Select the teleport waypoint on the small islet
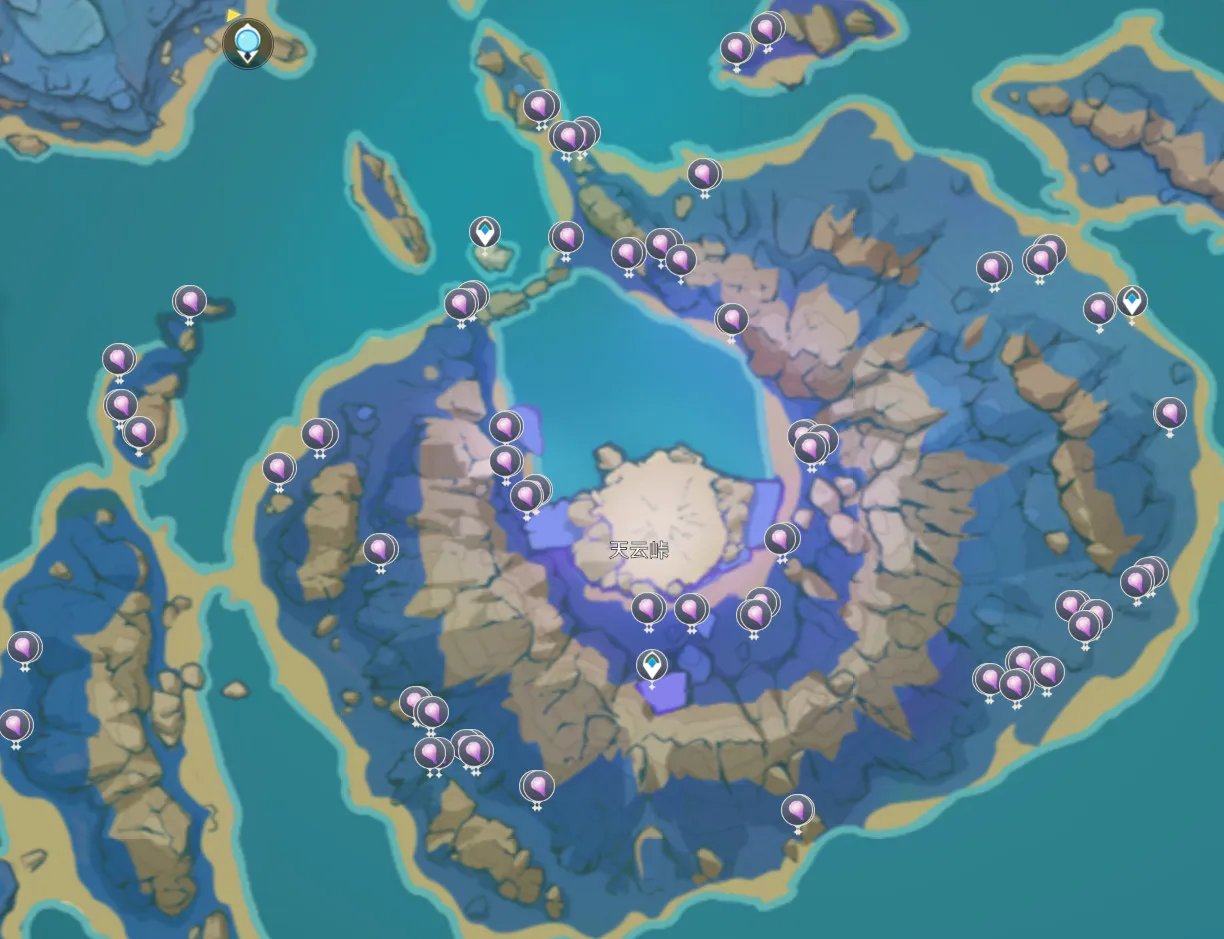 (x=485, y=233)
